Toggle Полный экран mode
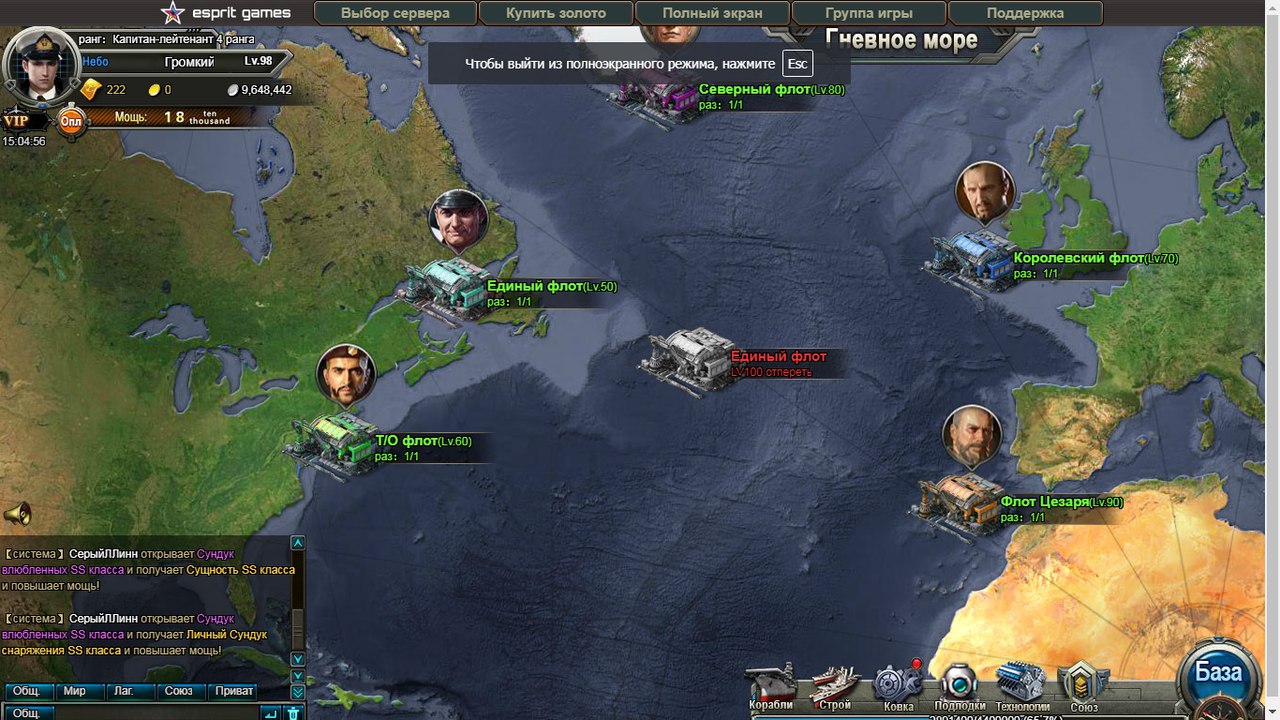The width and height of the screenshot is (1280, 720). [x=712, y=13]
